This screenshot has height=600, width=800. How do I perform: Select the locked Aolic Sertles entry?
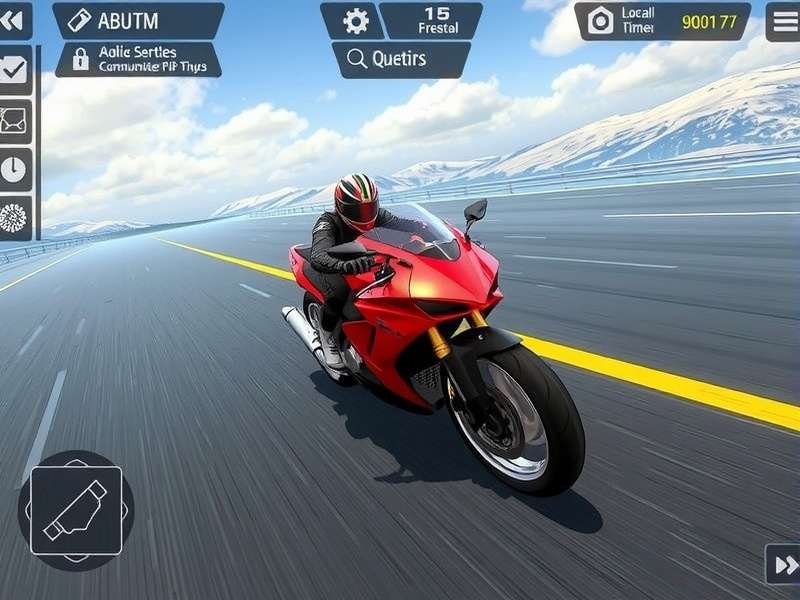click(x=138, y=59)
